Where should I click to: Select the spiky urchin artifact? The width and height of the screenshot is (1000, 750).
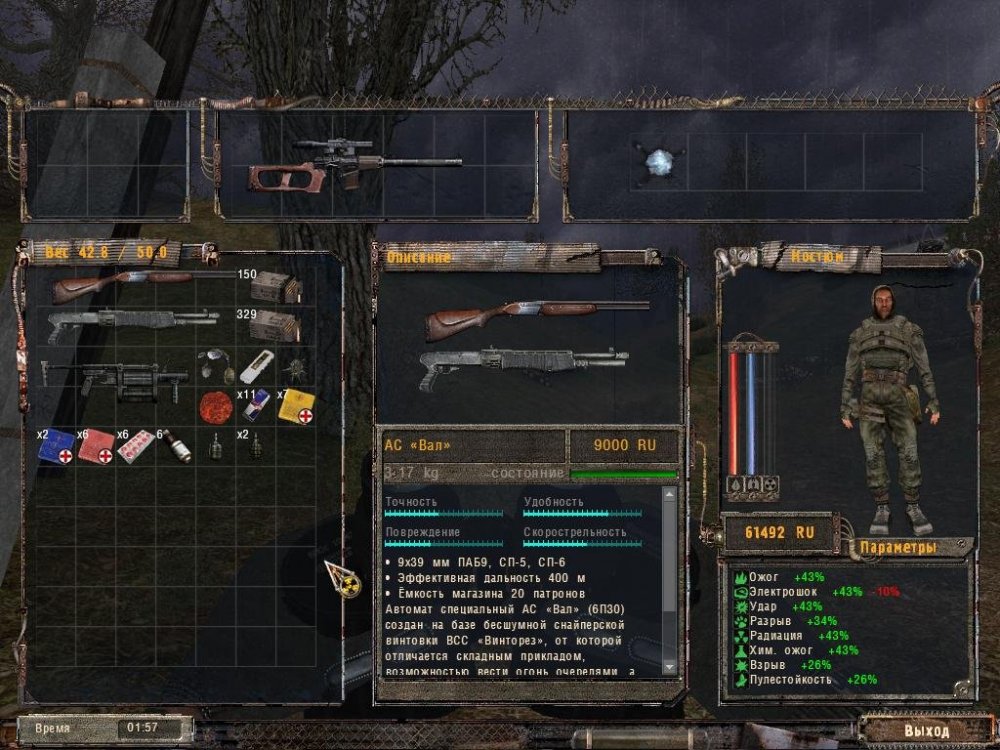(295, 366)
